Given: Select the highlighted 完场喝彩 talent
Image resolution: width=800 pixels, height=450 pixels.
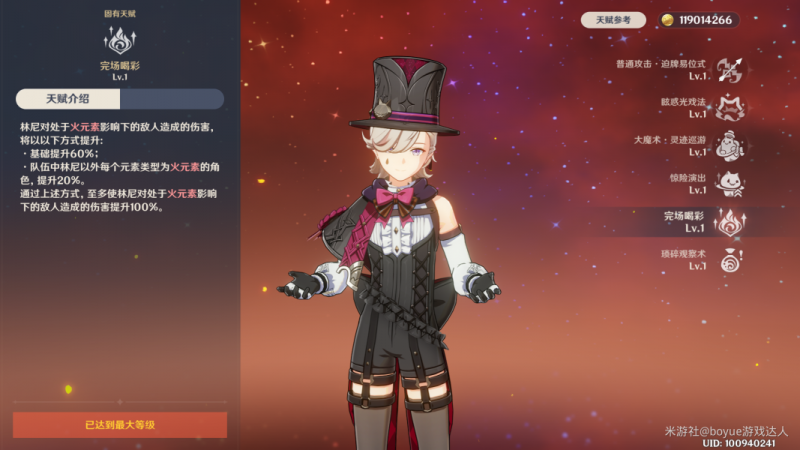Looking at the screenshot, I should point(729,222).
